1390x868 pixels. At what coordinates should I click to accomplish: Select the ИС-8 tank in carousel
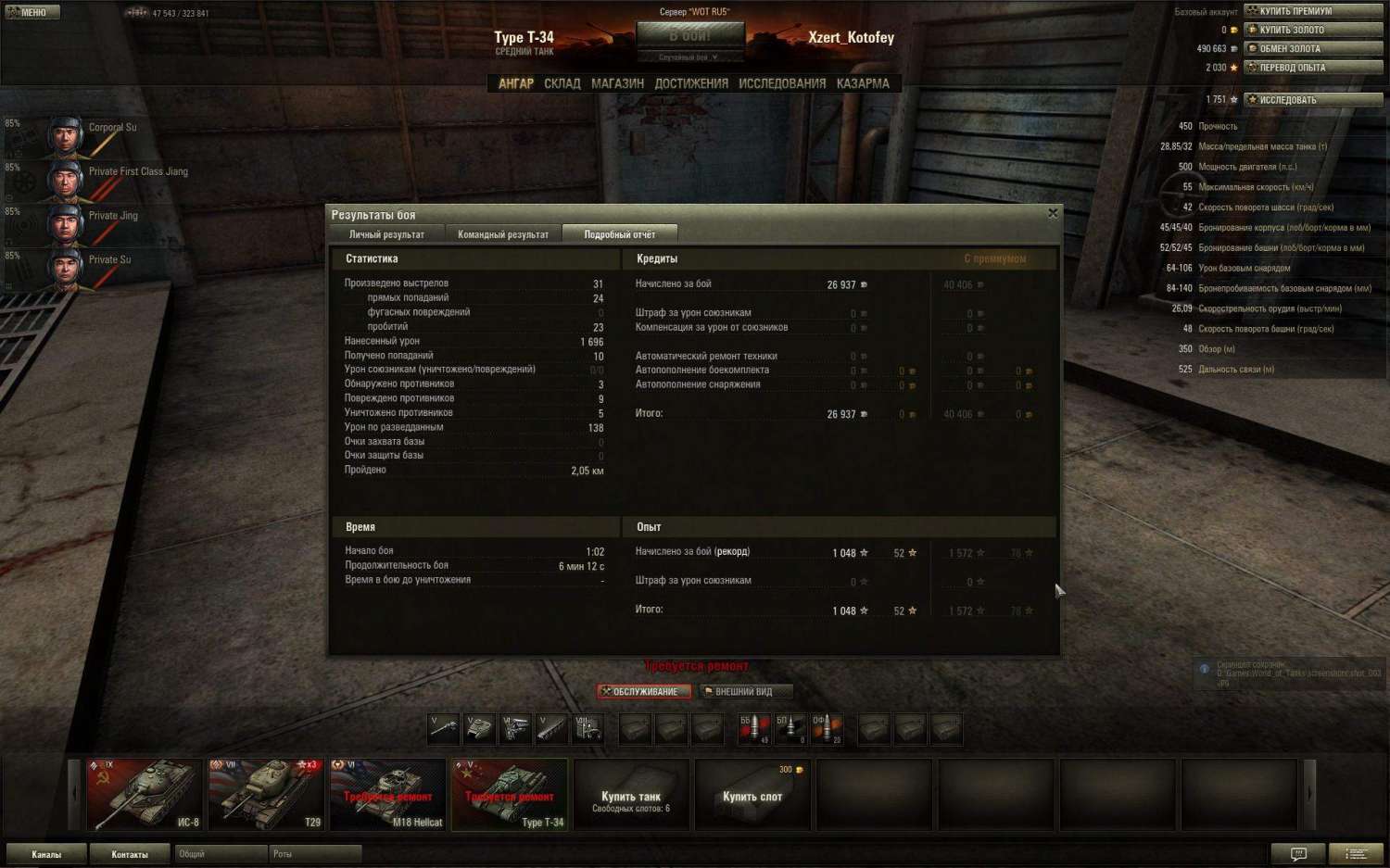[x=145, y=794]
